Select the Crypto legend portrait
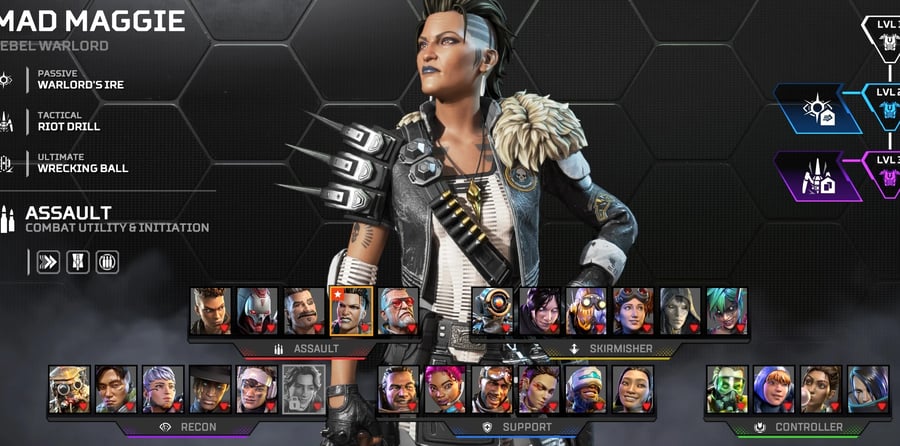Image resolution: width=900 pixels, height=446 pixels. (x=116, y=389)
